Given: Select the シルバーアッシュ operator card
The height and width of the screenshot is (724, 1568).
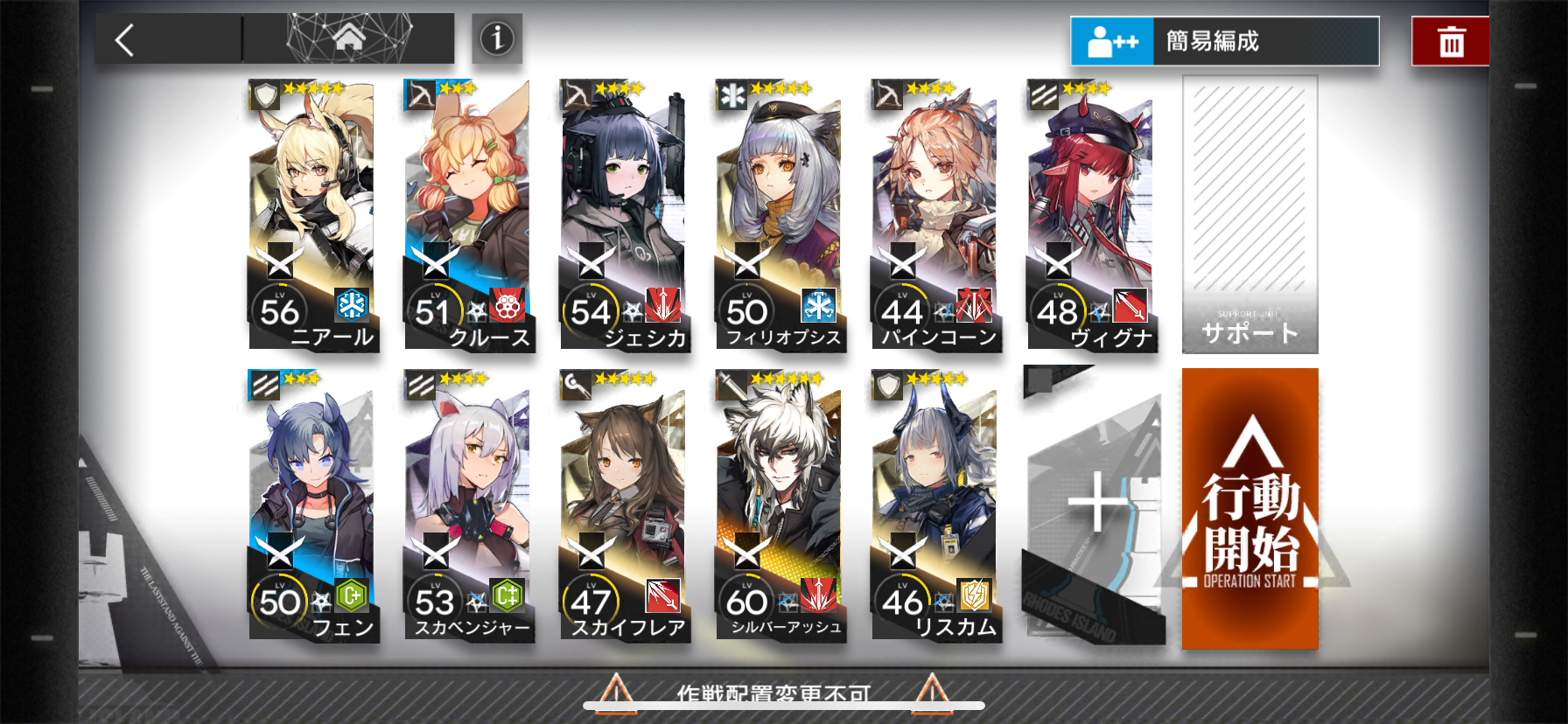Looking at the screenshot, I should pos(780,505).
